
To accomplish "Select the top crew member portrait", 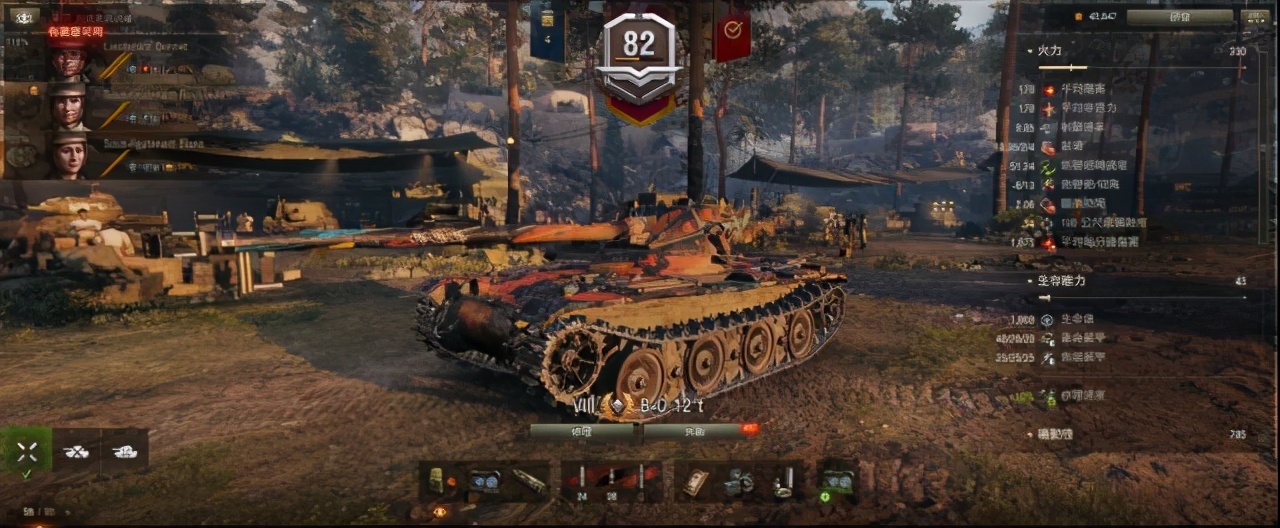I will (x=69, y=61).
